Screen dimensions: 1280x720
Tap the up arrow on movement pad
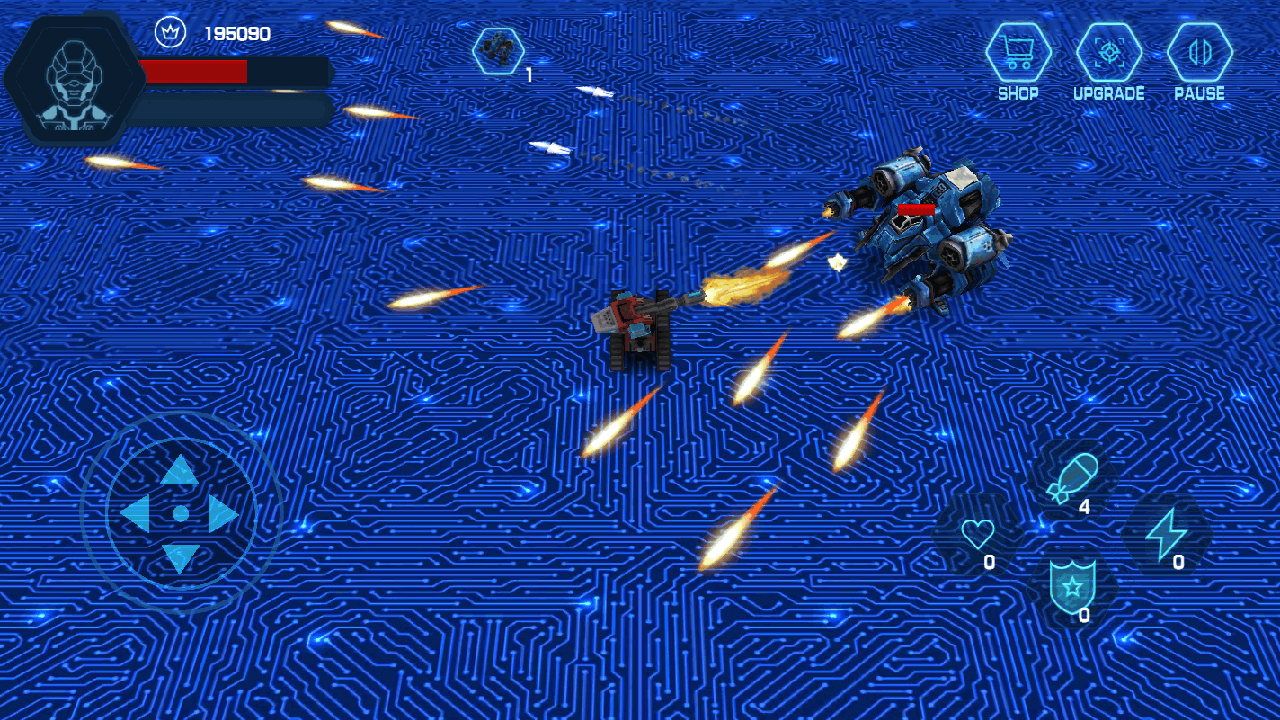point(180,470)
